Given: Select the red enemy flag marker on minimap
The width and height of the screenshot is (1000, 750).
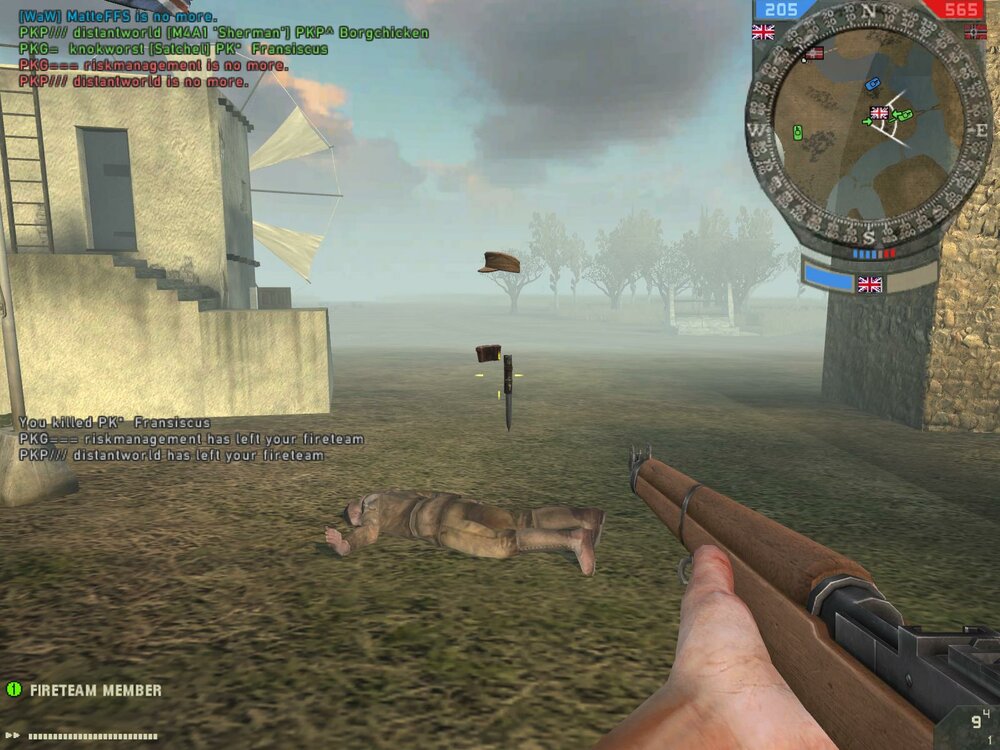Looking at the screenshot, I should point(815,53).
